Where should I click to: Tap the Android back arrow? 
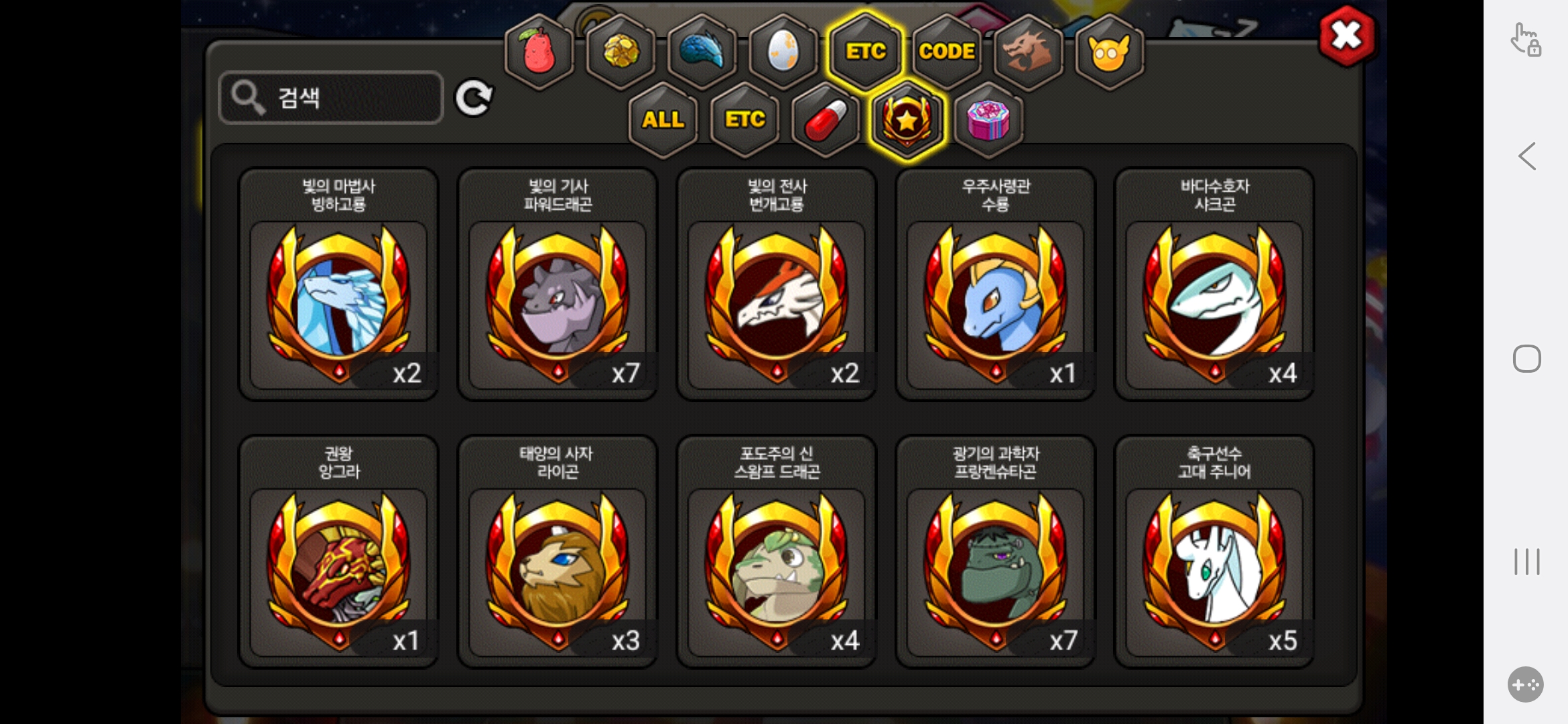coord(1527,156)
